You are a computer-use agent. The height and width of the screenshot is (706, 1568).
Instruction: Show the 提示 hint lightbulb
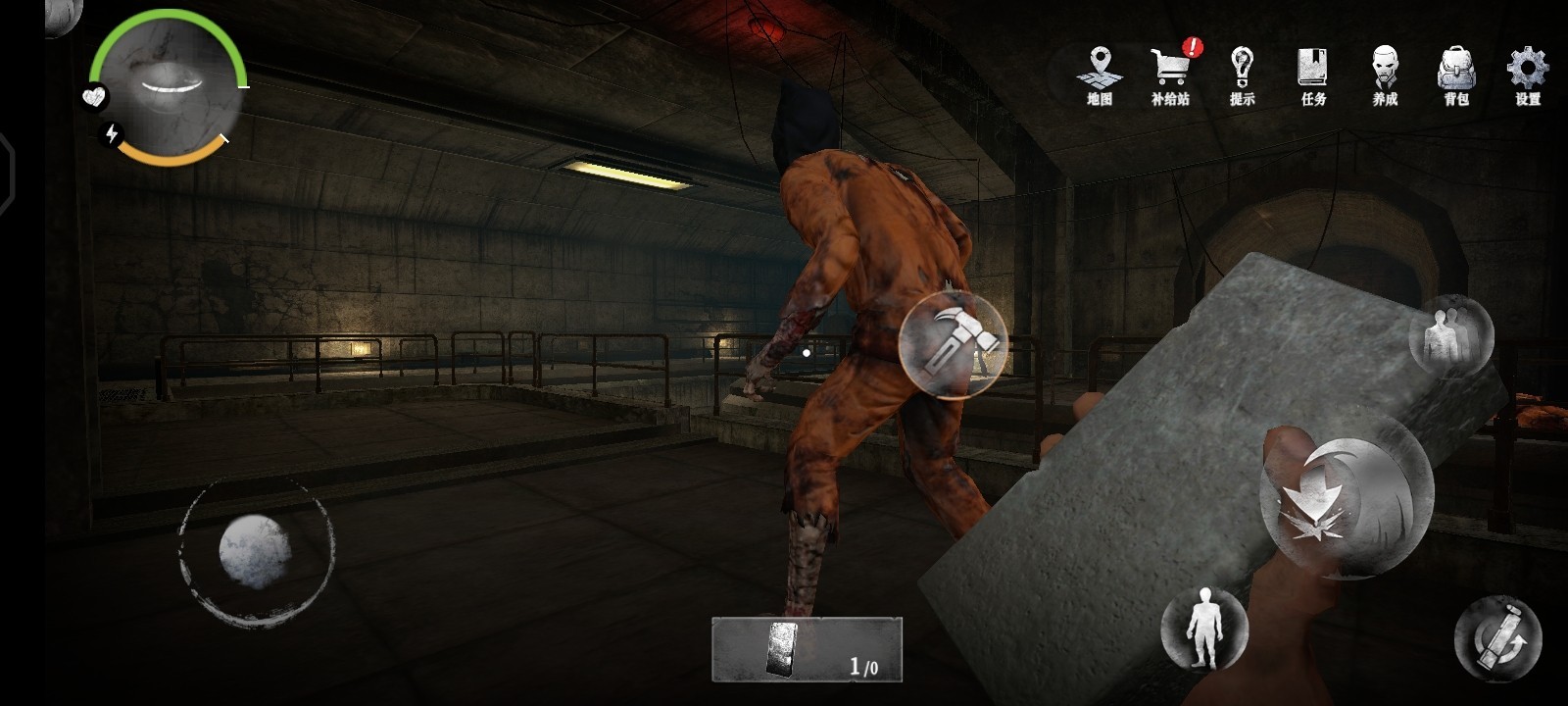[x=1242, y=74]
